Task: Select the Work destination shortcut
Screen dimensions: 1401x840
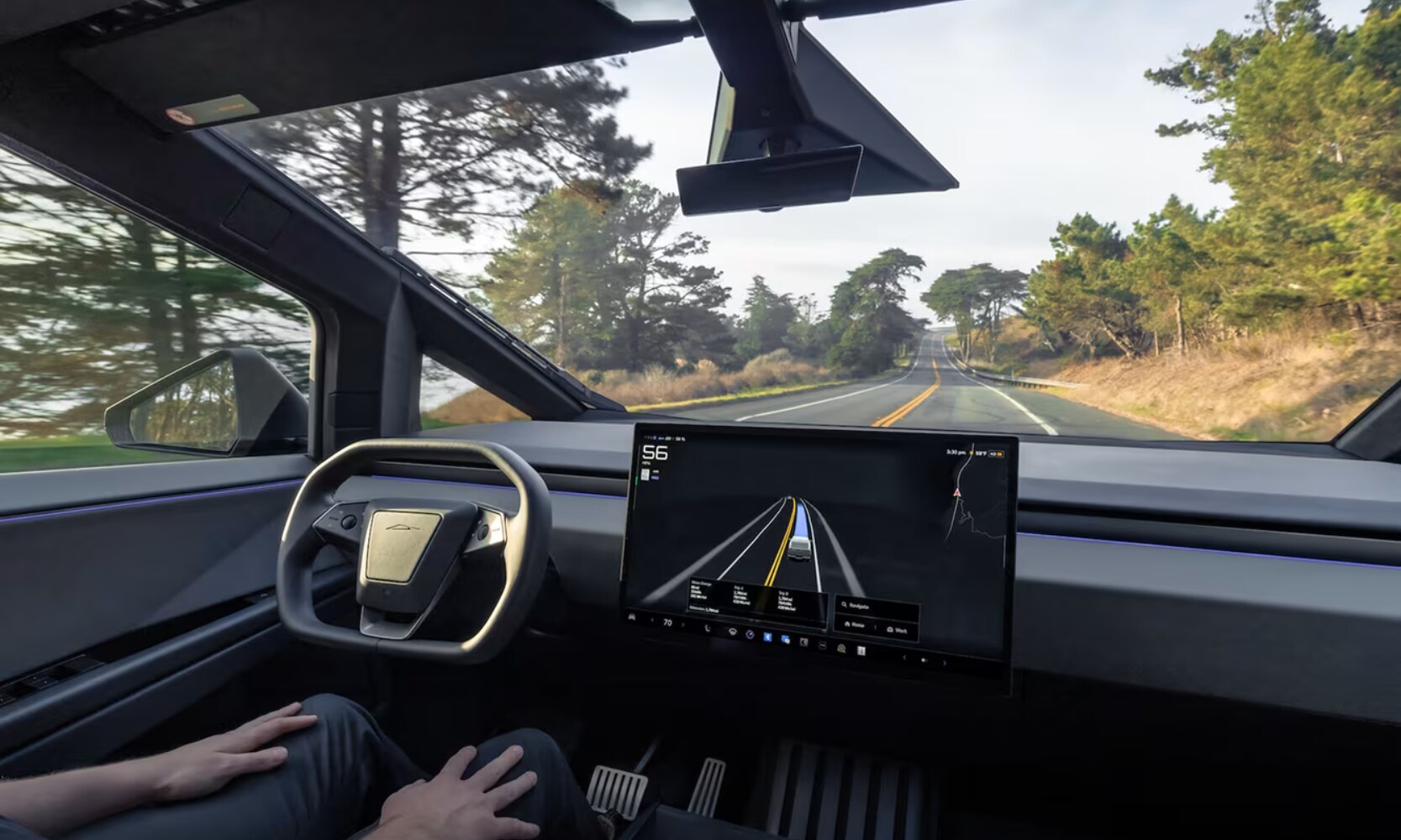Action: (x=897, y=631)
